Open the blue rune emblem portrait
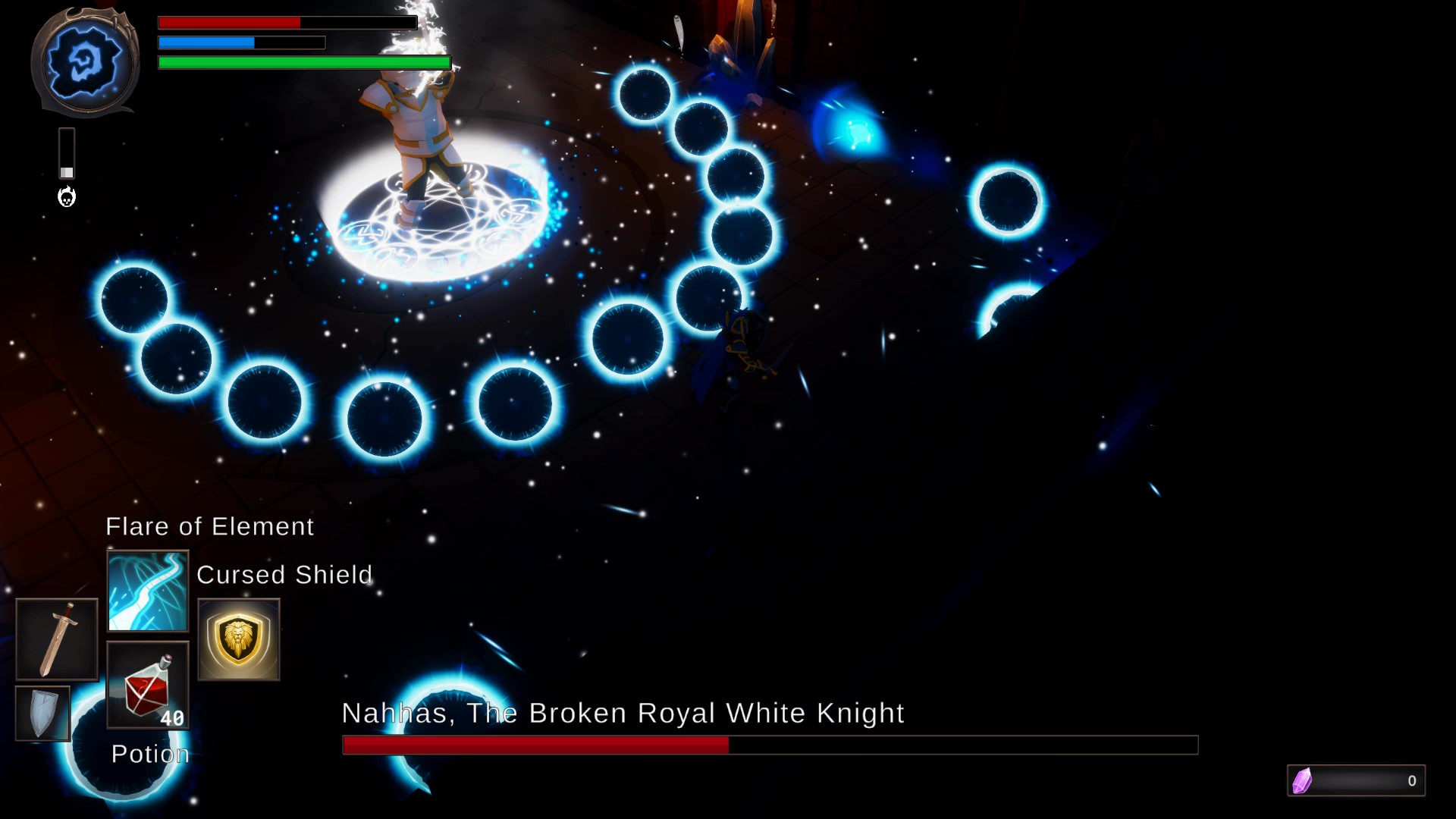Screen dimensions: 1456x819 [86, 61]
